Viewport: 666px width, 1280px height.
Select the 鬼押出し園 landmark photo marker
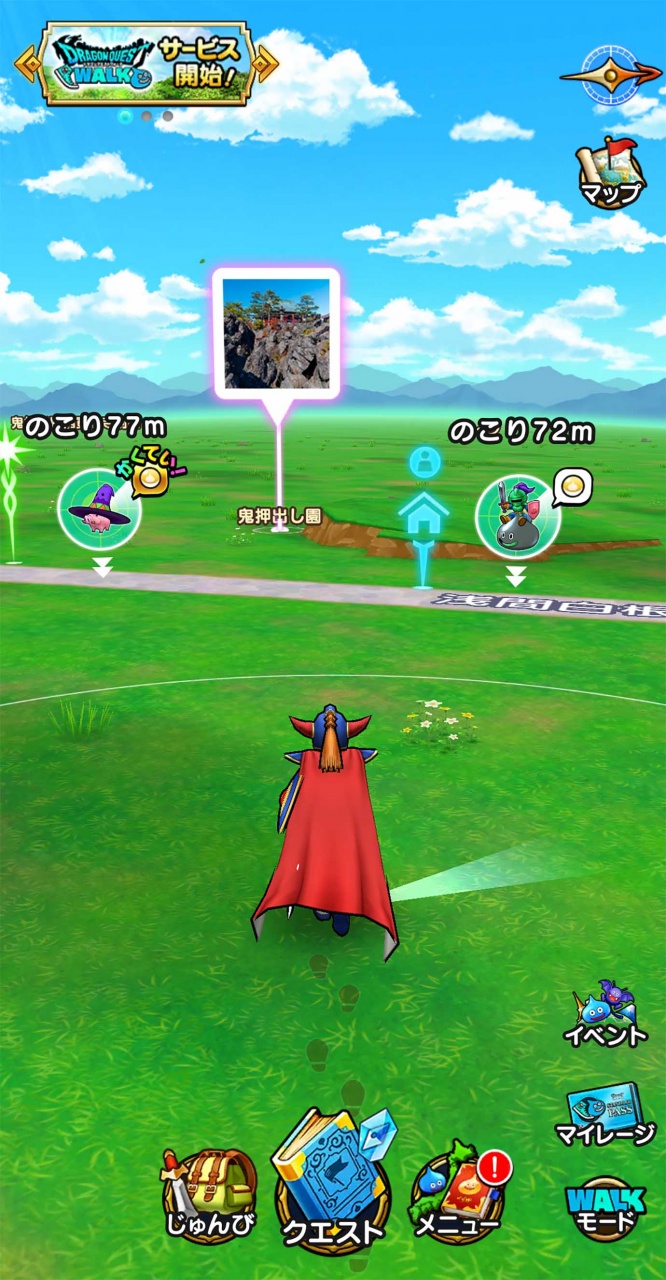click(x=276, y=335)
